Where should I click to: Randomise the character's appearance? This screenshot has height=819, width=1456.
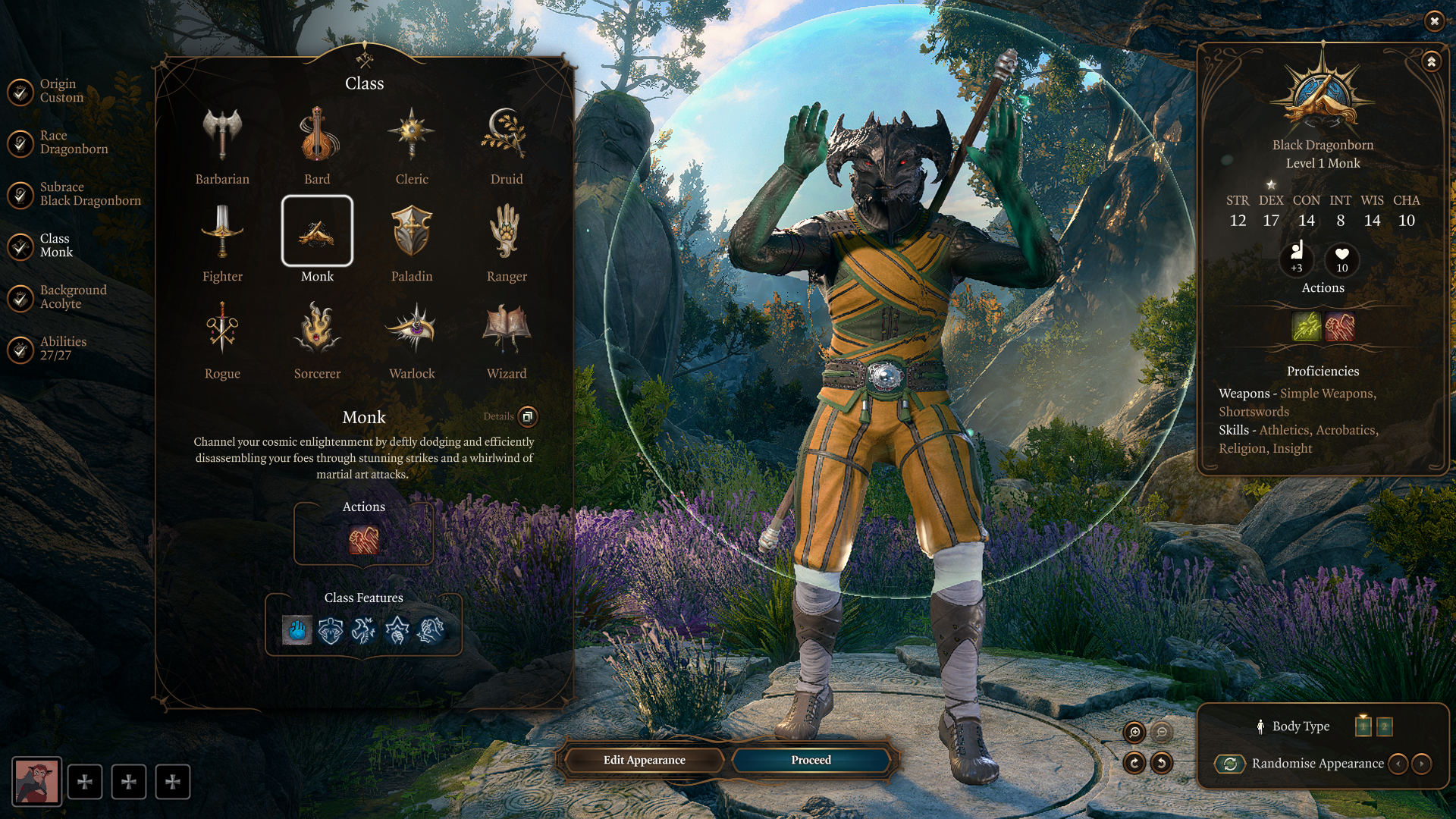(1230, 764)
